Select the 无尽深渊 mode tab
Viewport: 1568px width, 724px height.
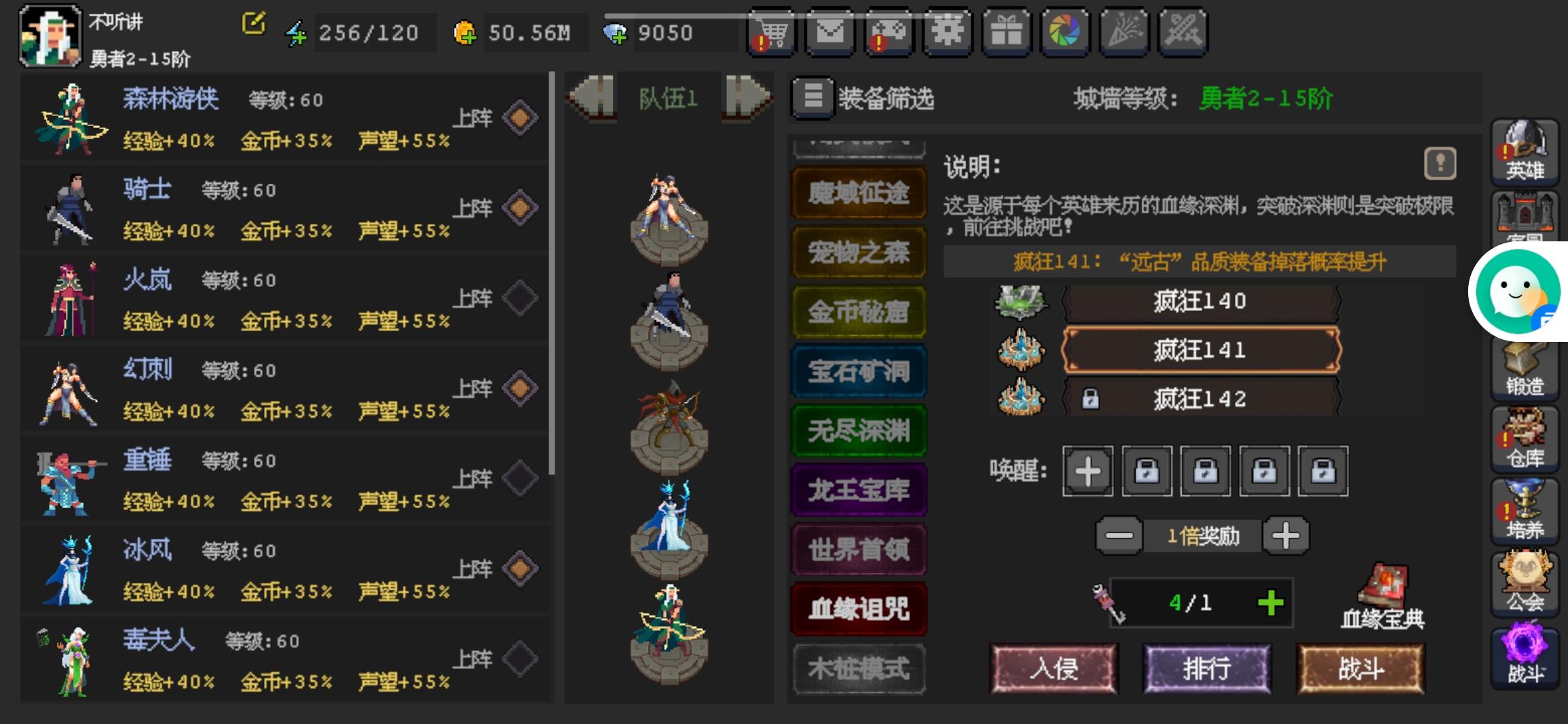[x=858, y=430]
